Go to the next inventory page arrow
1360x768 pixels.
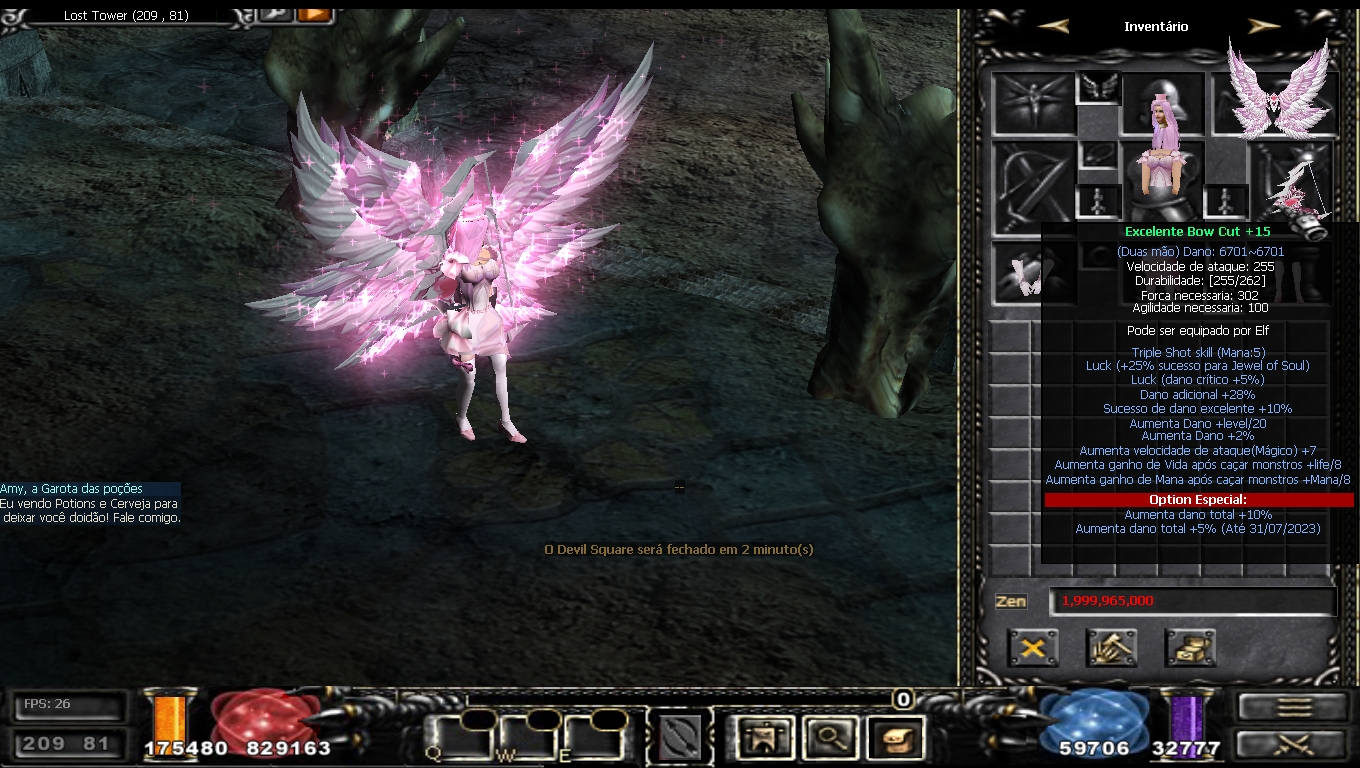point(1264,27)
